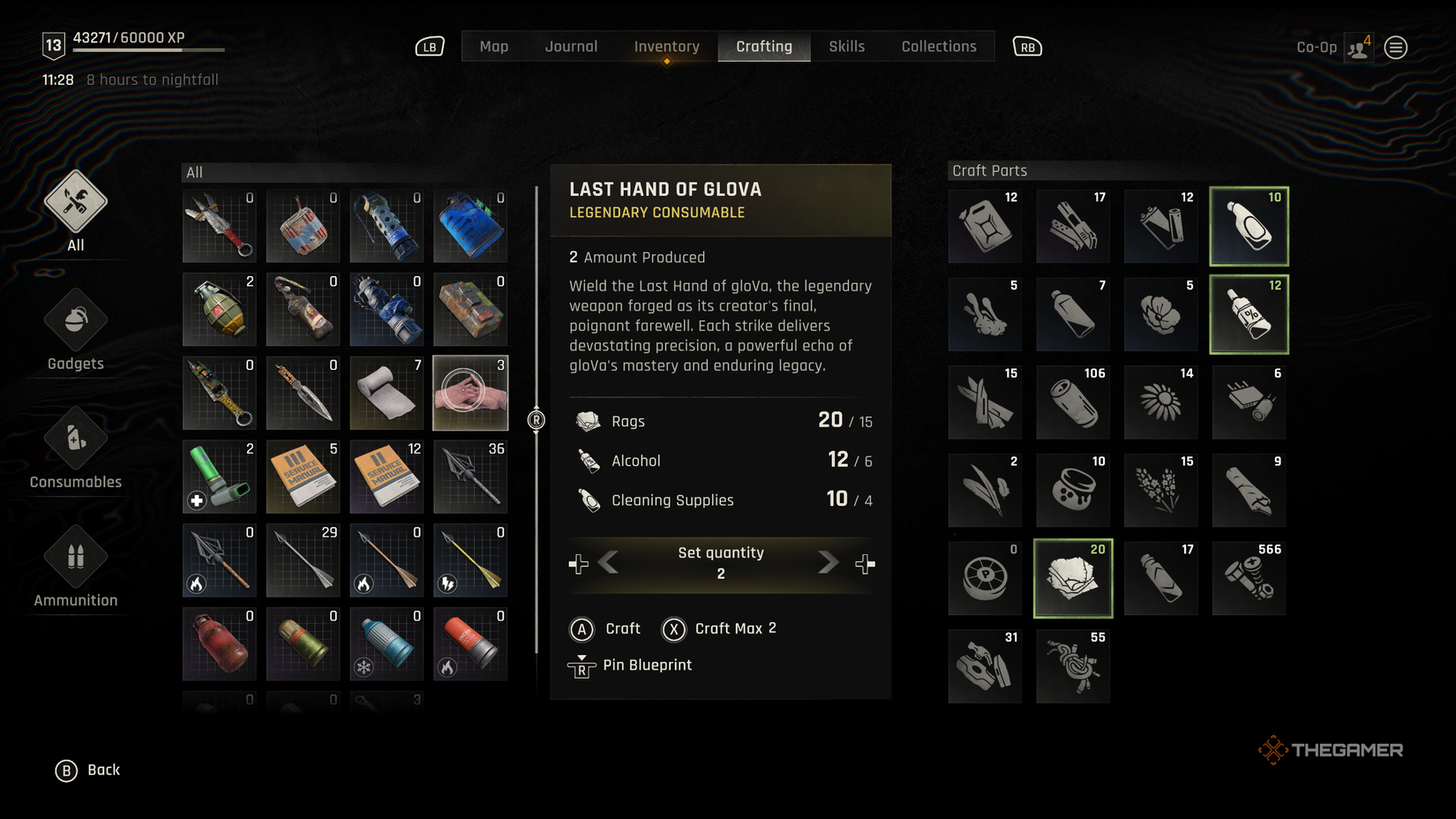Select the soda can craft part
The height and width of the screenshot is (819, 1456).
pos(1072,402)
